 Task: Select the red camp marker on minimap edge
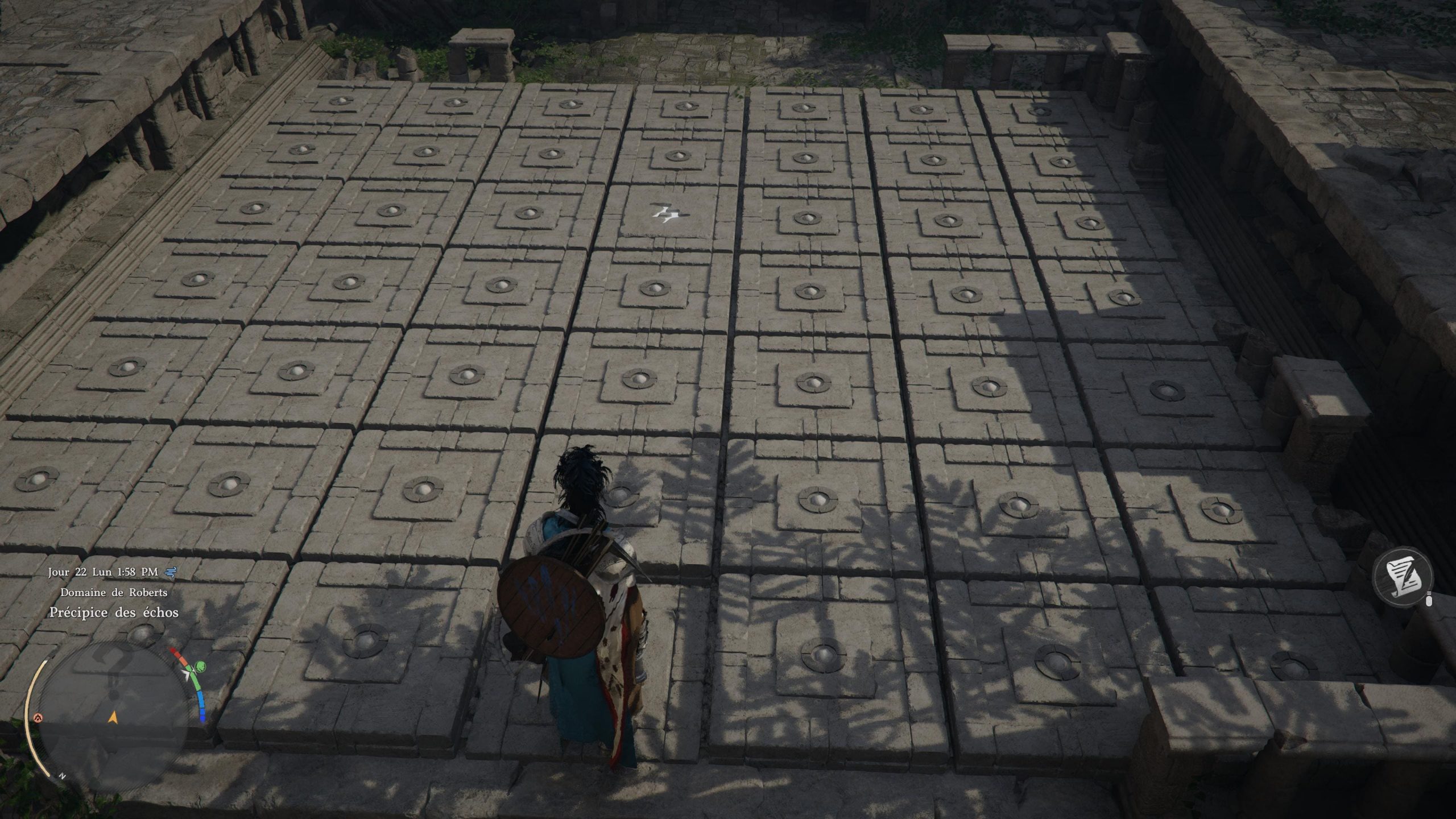pos(39,717)
